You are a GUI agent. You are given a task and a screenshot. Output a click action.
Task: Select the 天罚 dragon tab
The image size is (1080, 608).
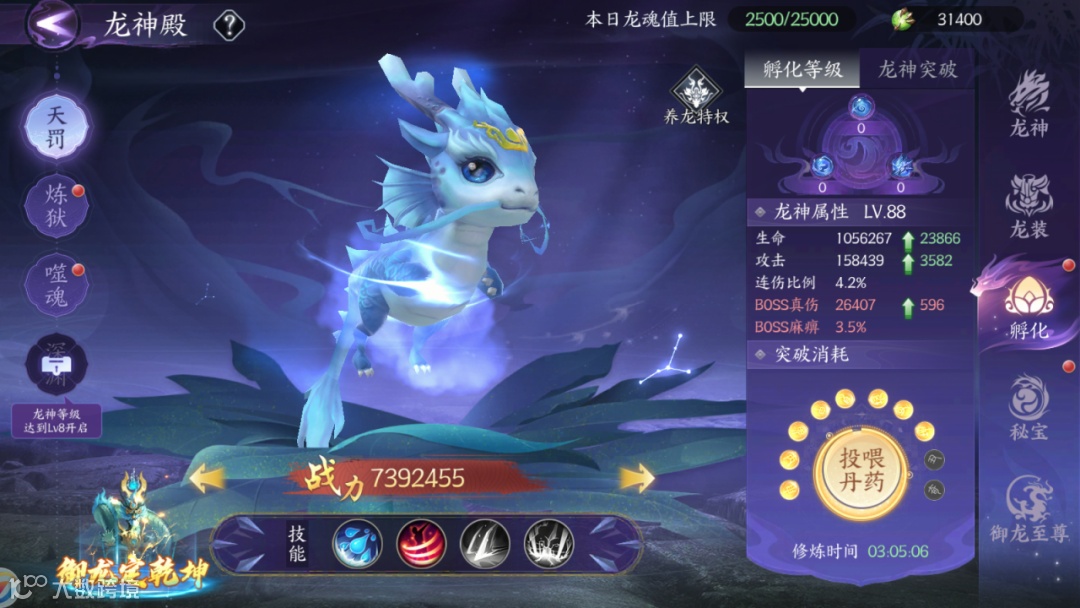(57, 128)
